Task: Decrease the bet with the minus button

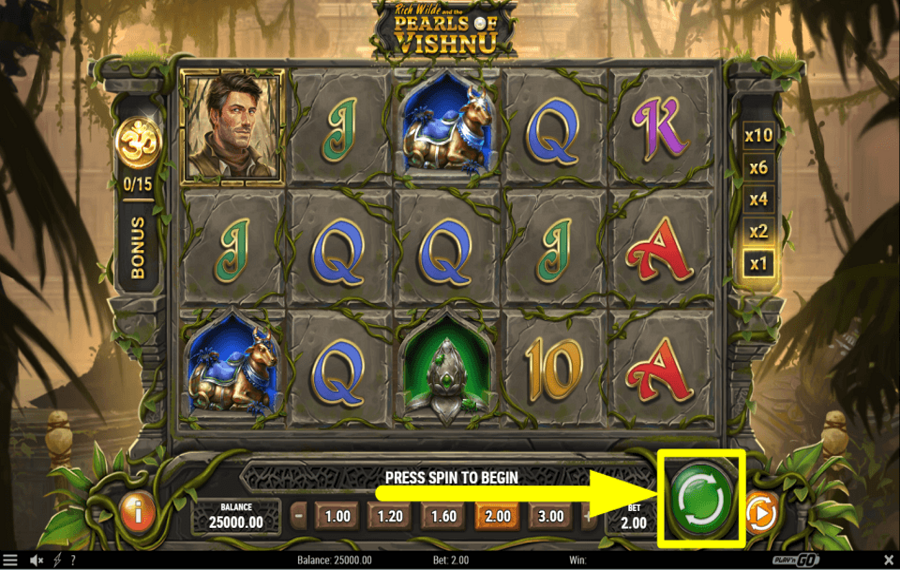Action: pyautogui.click(x=298, y=517)
